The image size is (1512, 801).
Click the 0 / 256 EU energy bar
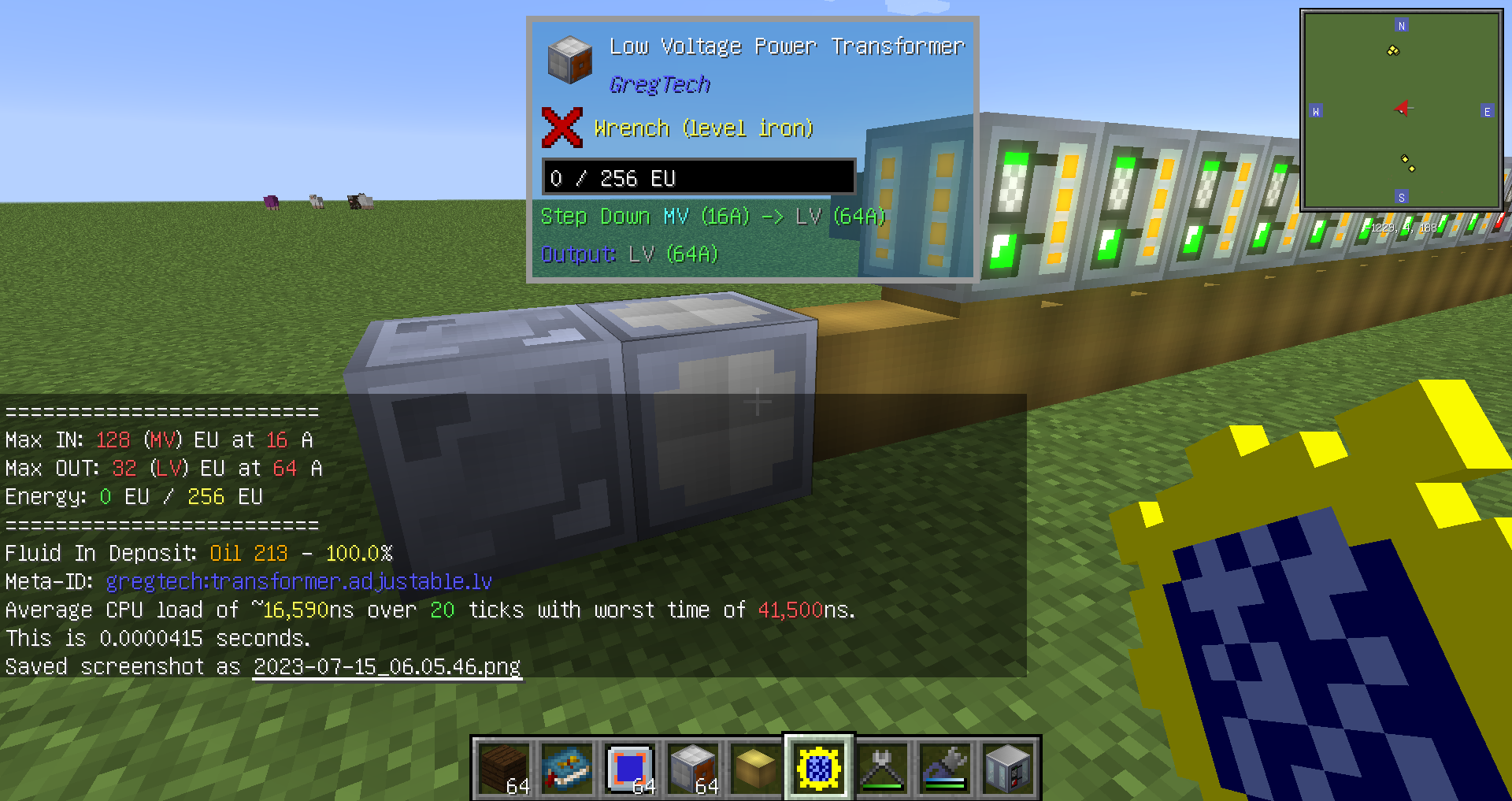coord(697,177)
